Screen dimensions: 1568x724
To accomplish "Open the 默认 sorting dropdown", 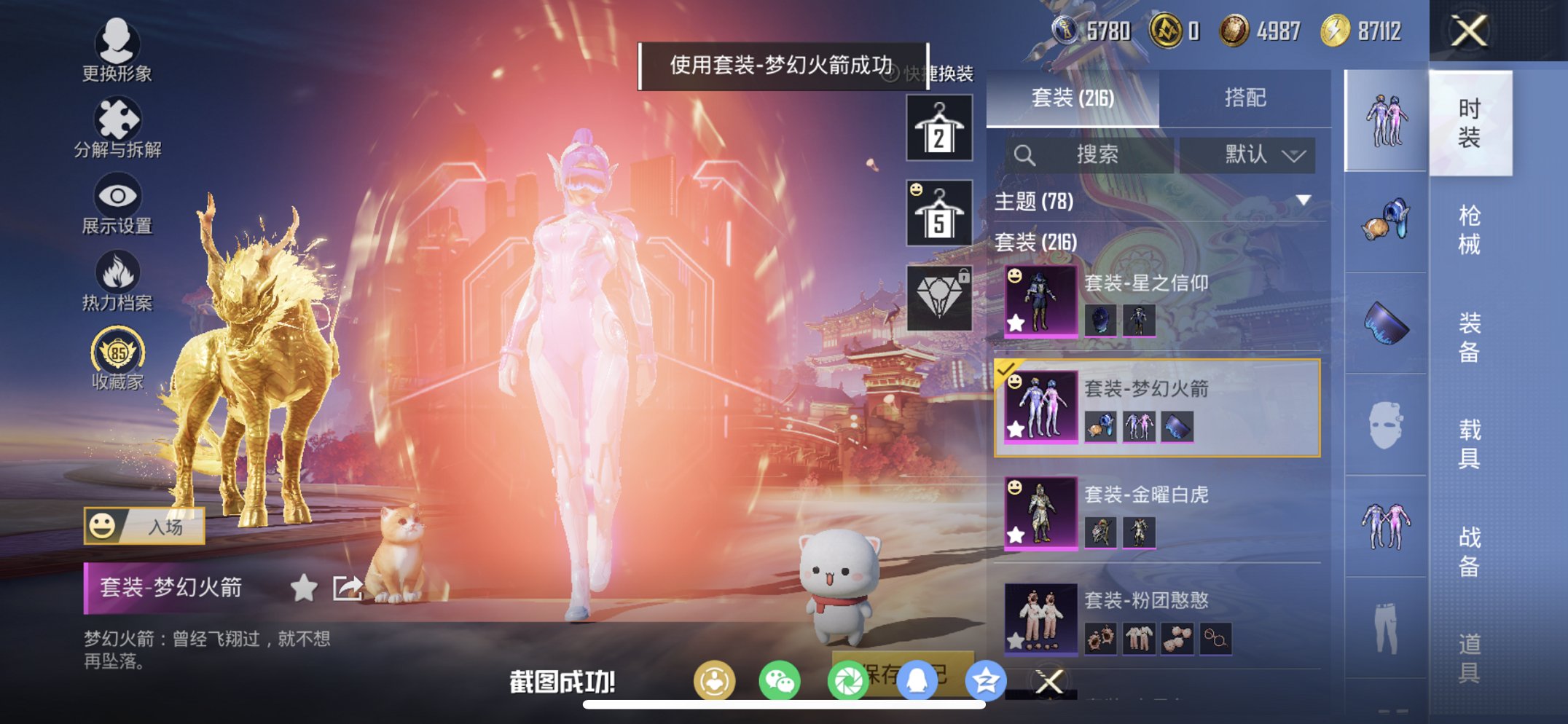I will [x=1247, y=155].
